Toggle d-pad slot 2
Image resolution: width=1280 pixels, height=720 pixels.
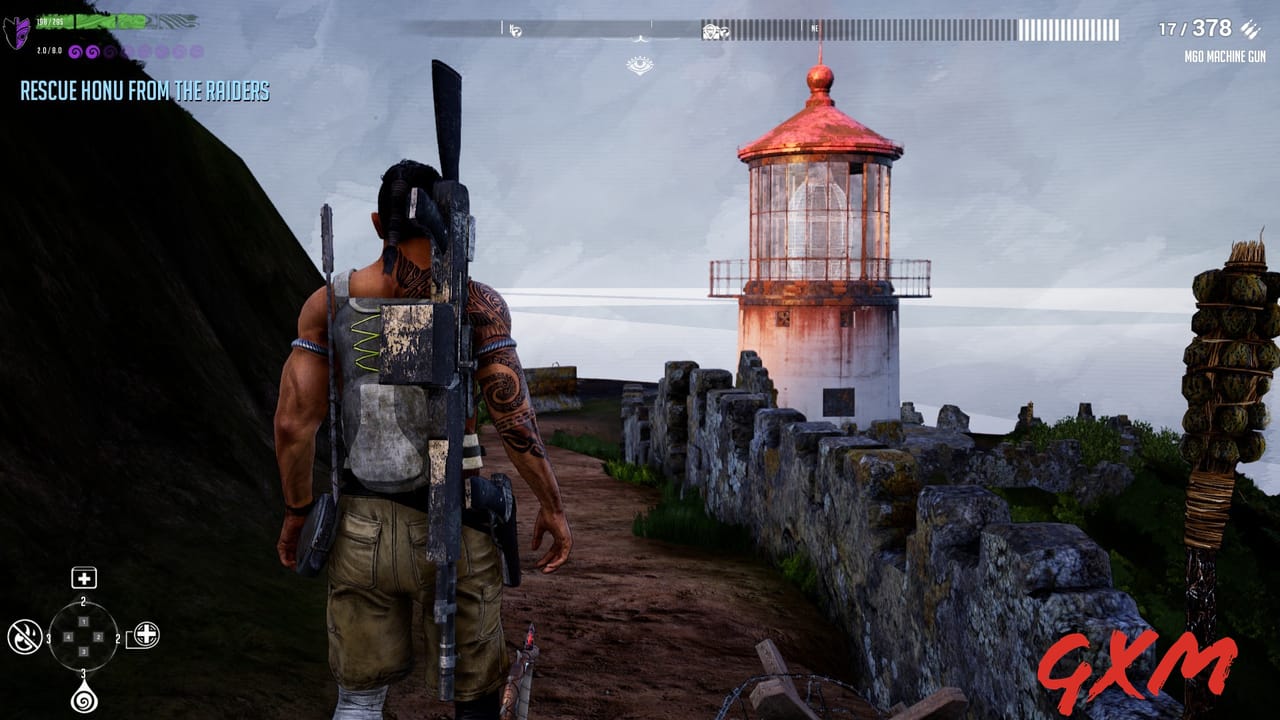click(98, 636)
